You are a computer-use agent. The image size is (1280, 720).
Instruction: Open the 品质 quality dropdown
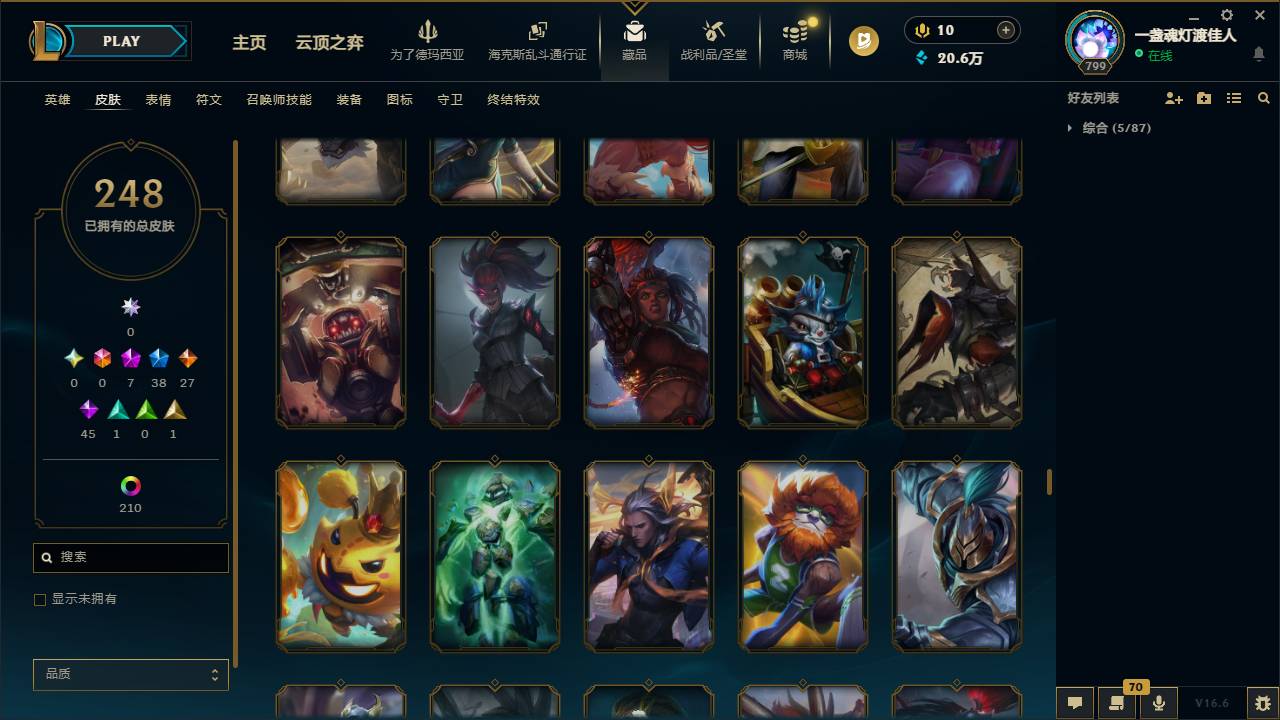130,674
